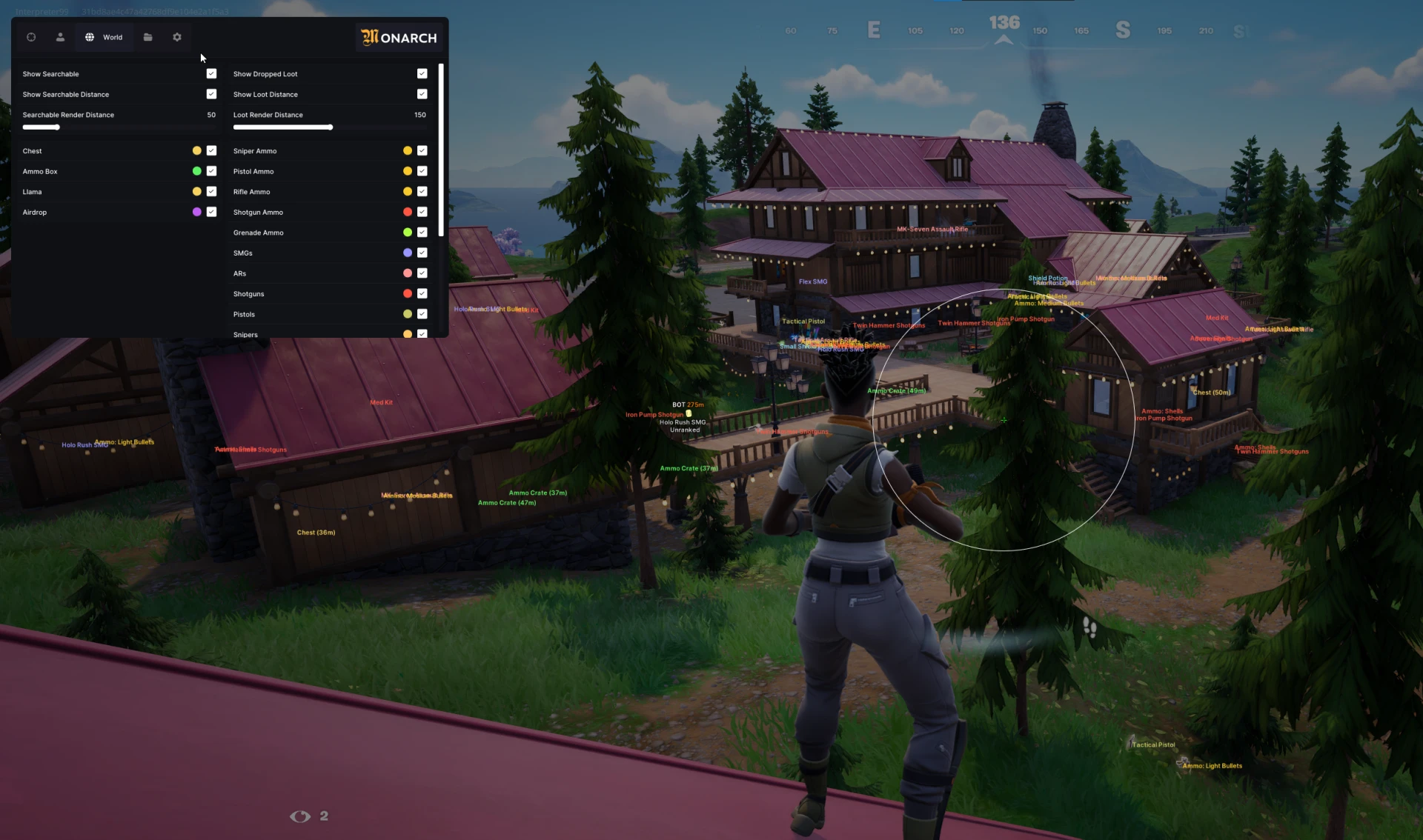Click the purple Airdrop color swatch
The width and height of the screenshot is (1423, 840).
coord(195,212)
